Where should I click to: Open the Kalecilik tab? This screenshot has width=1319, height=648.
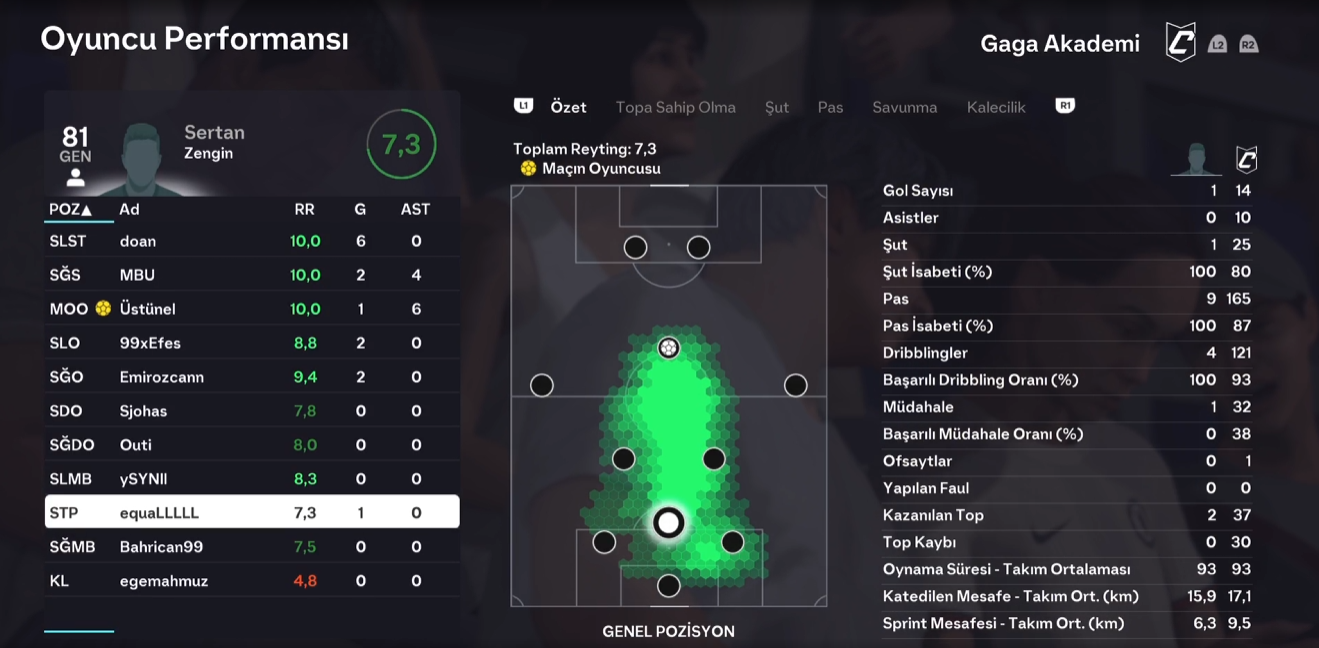[x=996, y=107]
